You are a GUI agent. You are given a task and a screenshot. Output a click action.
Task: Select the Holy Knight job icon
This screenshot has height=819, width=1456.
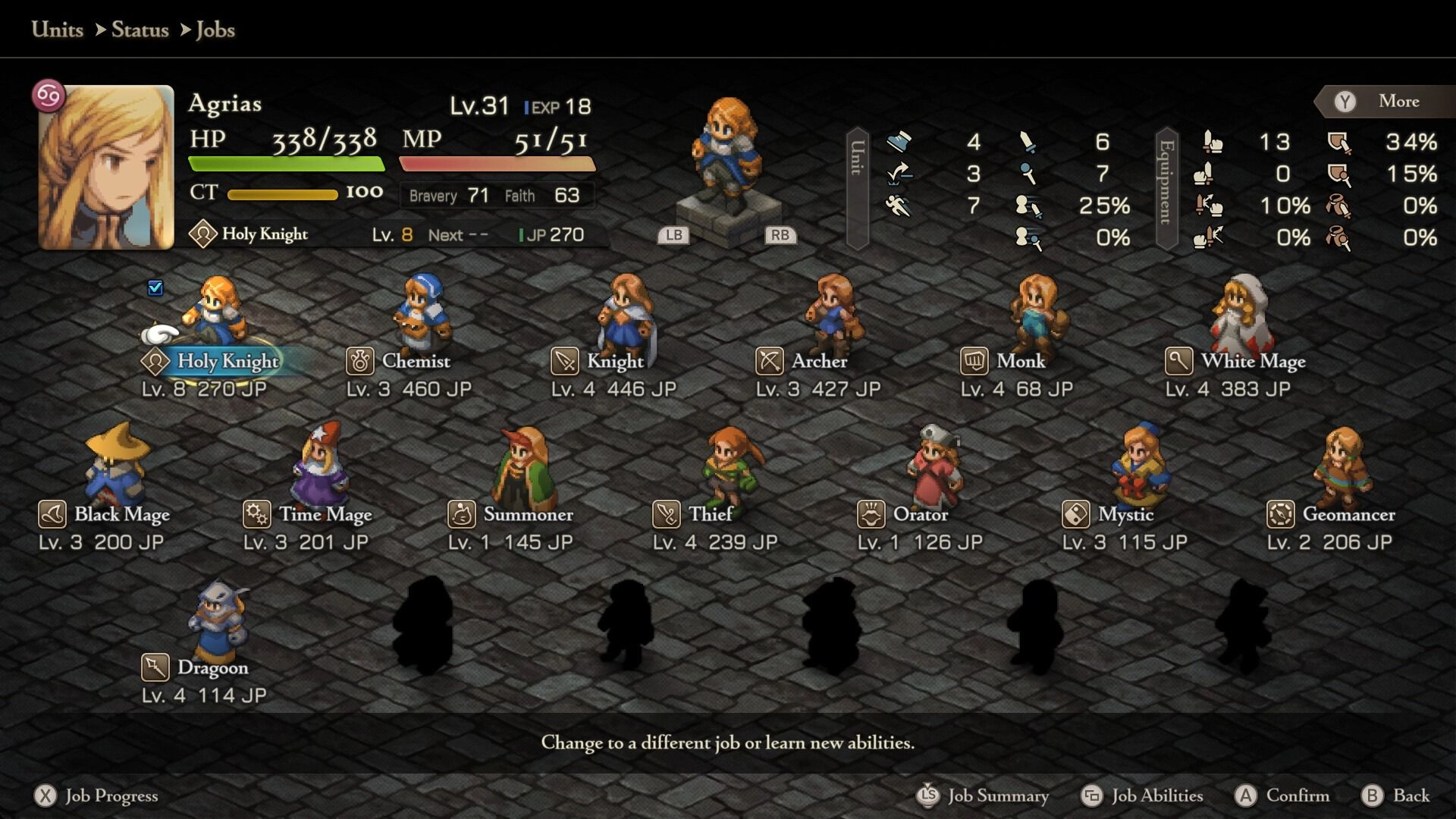pos(154,362)
